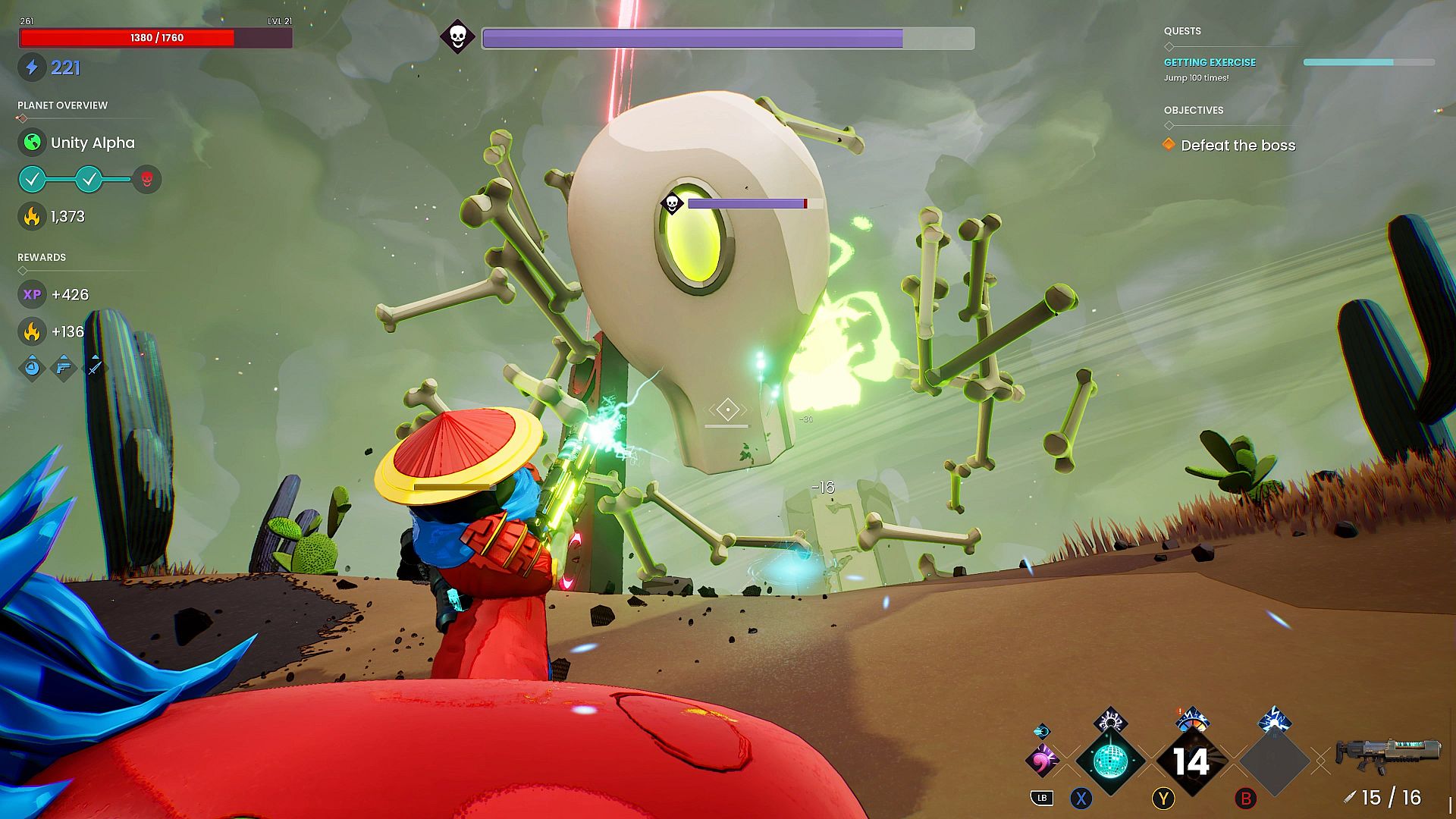Click the empty grey ability diamond

tap(1274, 761)
